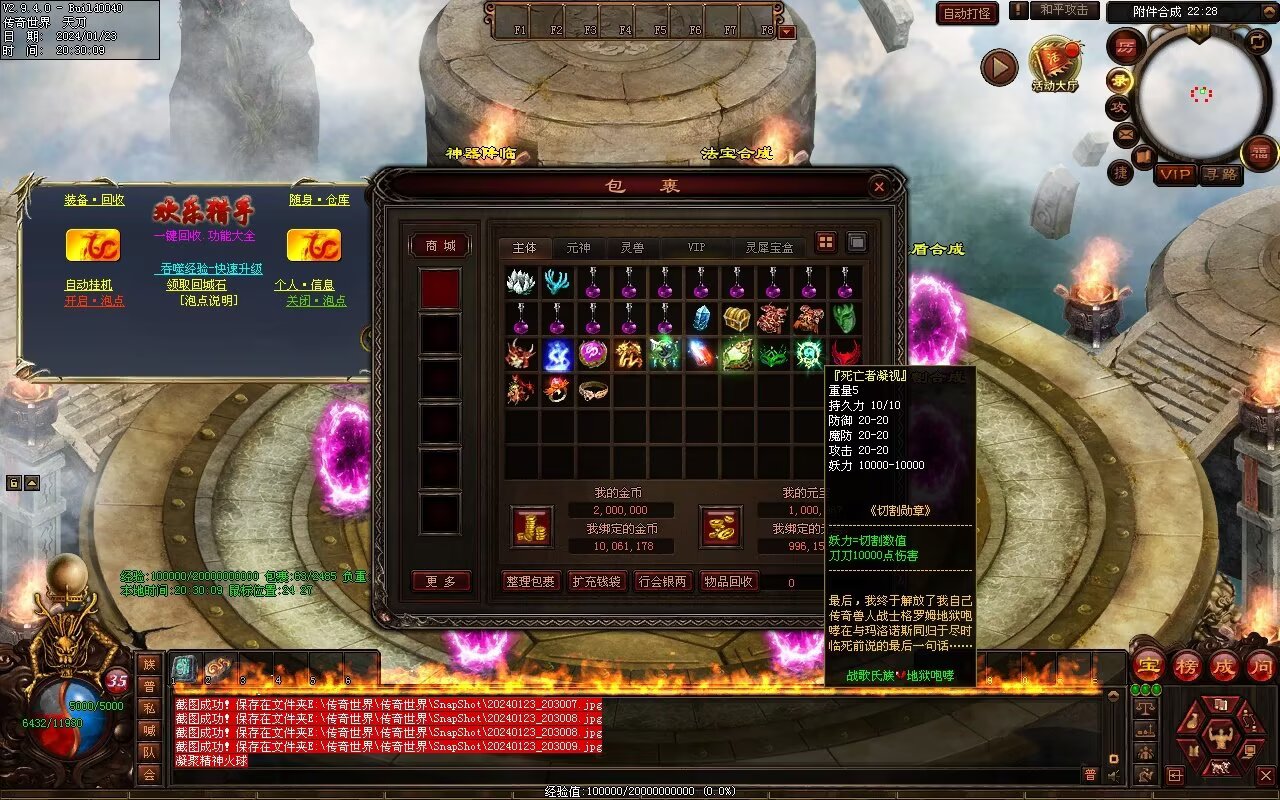Select the golden treasure chest item
Screen dimensions: 1280x800
pyautogui.click(x=738, y=319)
